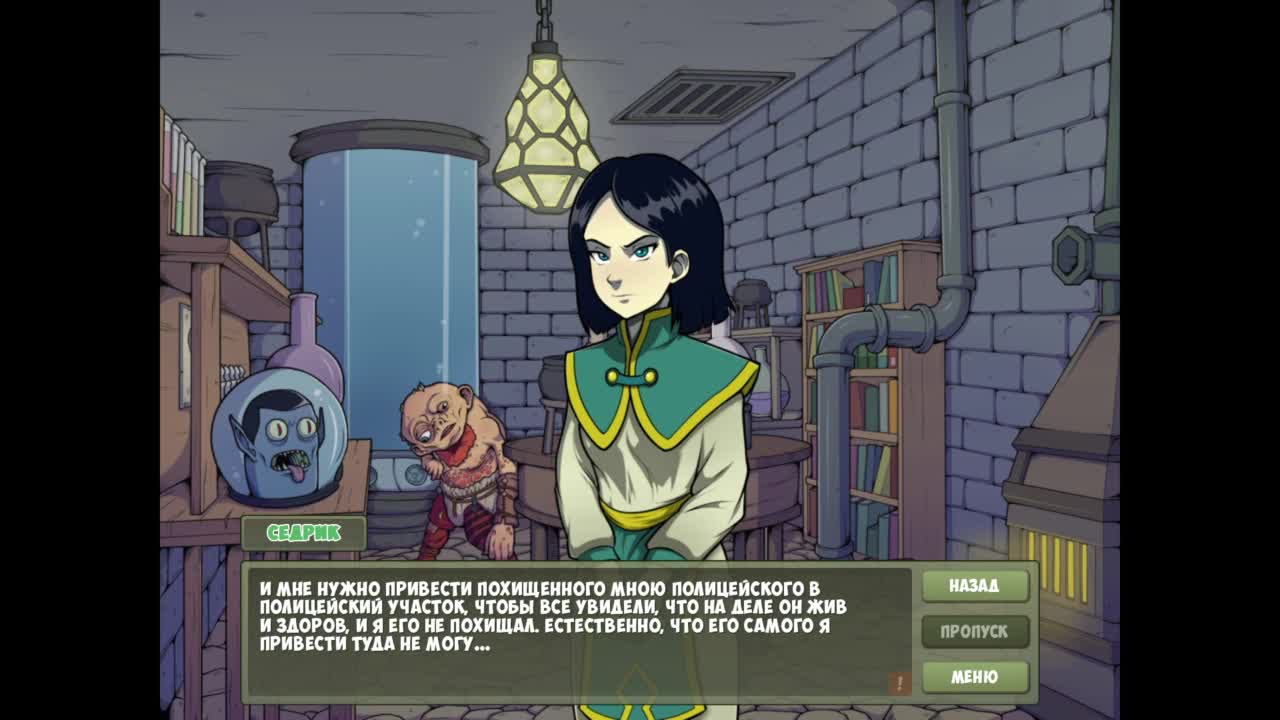
Task: Click the orange exclamation mark icon
Action: (x=899, y=683)
